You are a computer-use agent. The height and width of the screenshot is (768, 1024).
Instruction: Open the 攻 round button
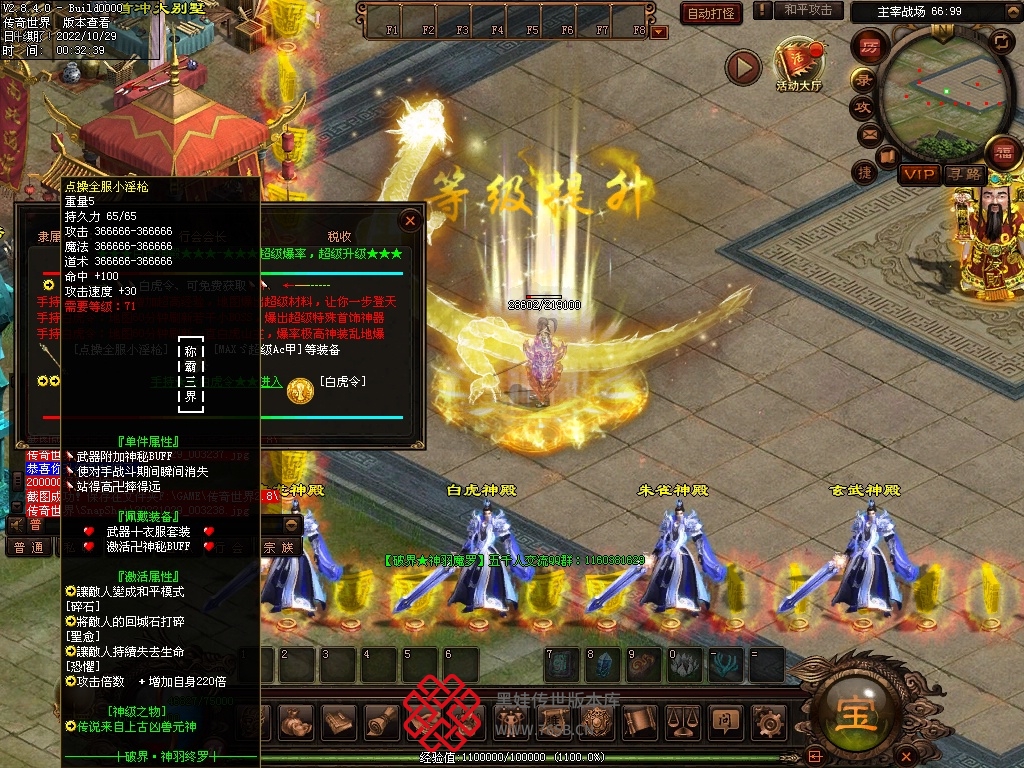[863, 106]
